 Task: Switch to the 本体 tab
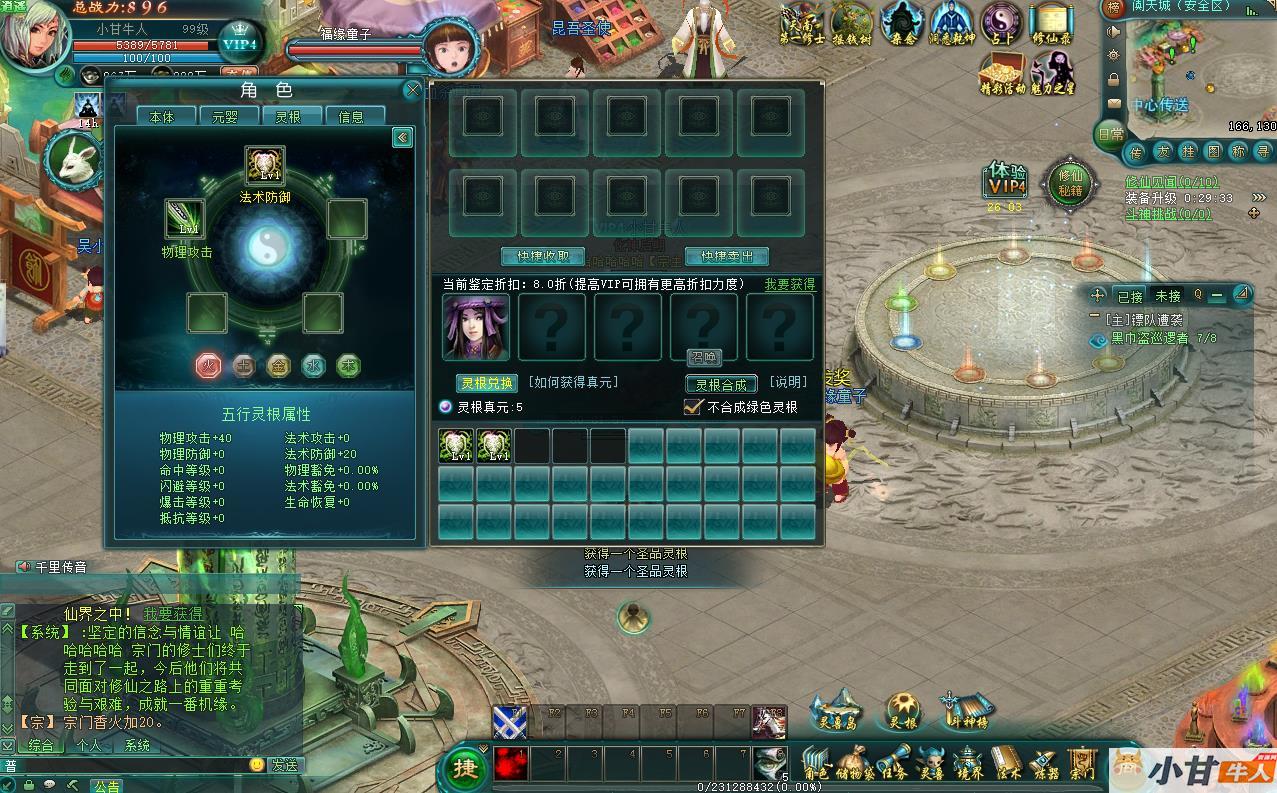click(x=161, y=117)
